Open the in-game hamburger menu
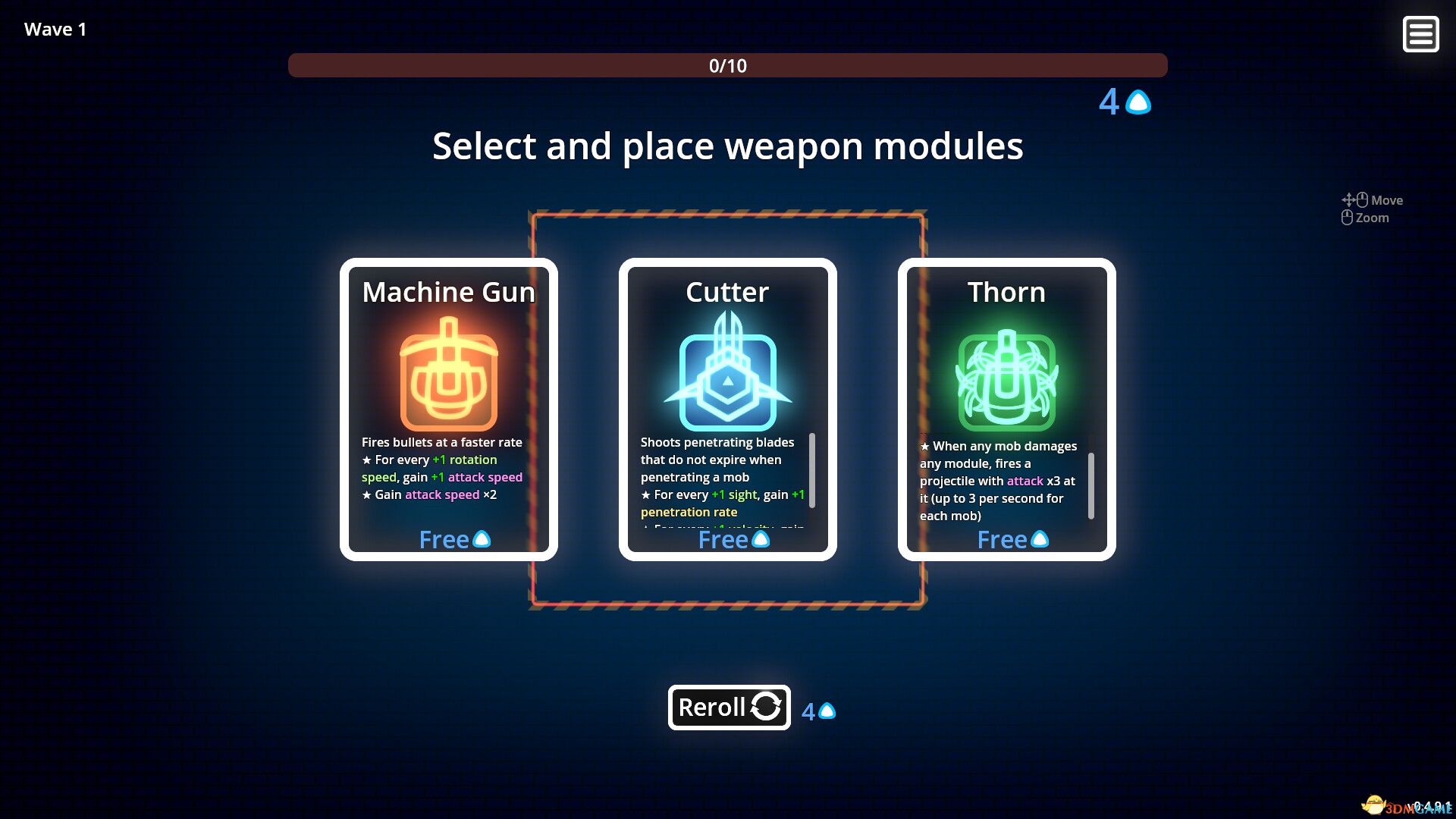The height and width of the screenshot is (819, 1456). click(1420, 34)
